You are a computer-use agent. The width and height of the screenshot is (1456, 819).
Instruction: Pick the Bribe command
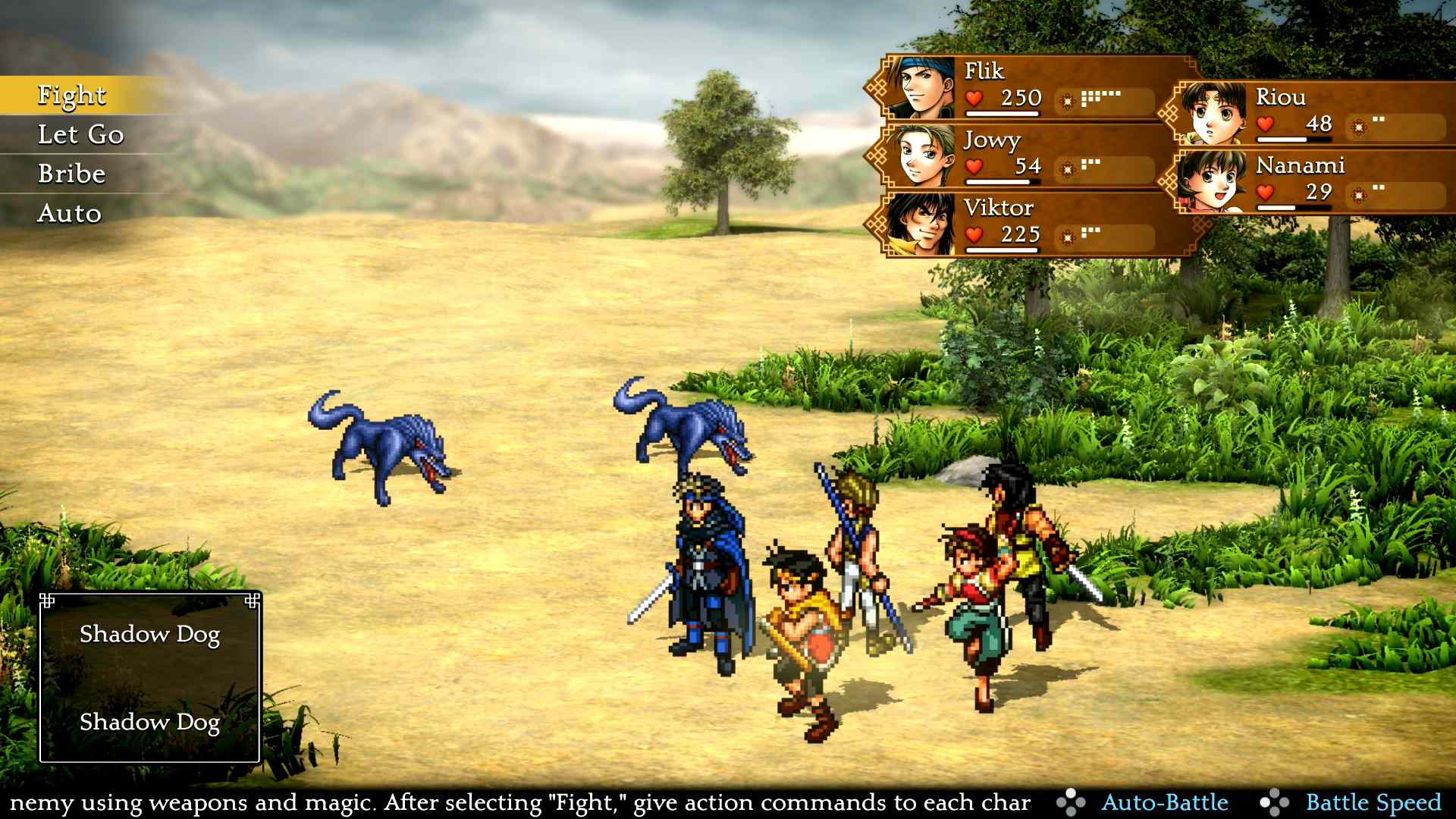(x=72, y=174)
